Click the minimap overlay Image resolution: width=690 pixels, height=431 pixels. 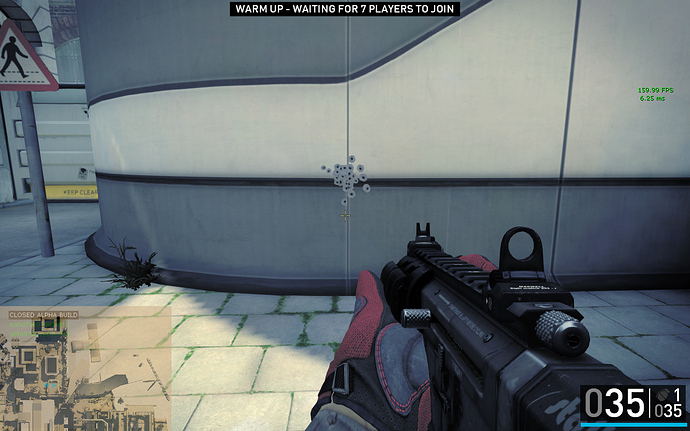tap(86, 369)
